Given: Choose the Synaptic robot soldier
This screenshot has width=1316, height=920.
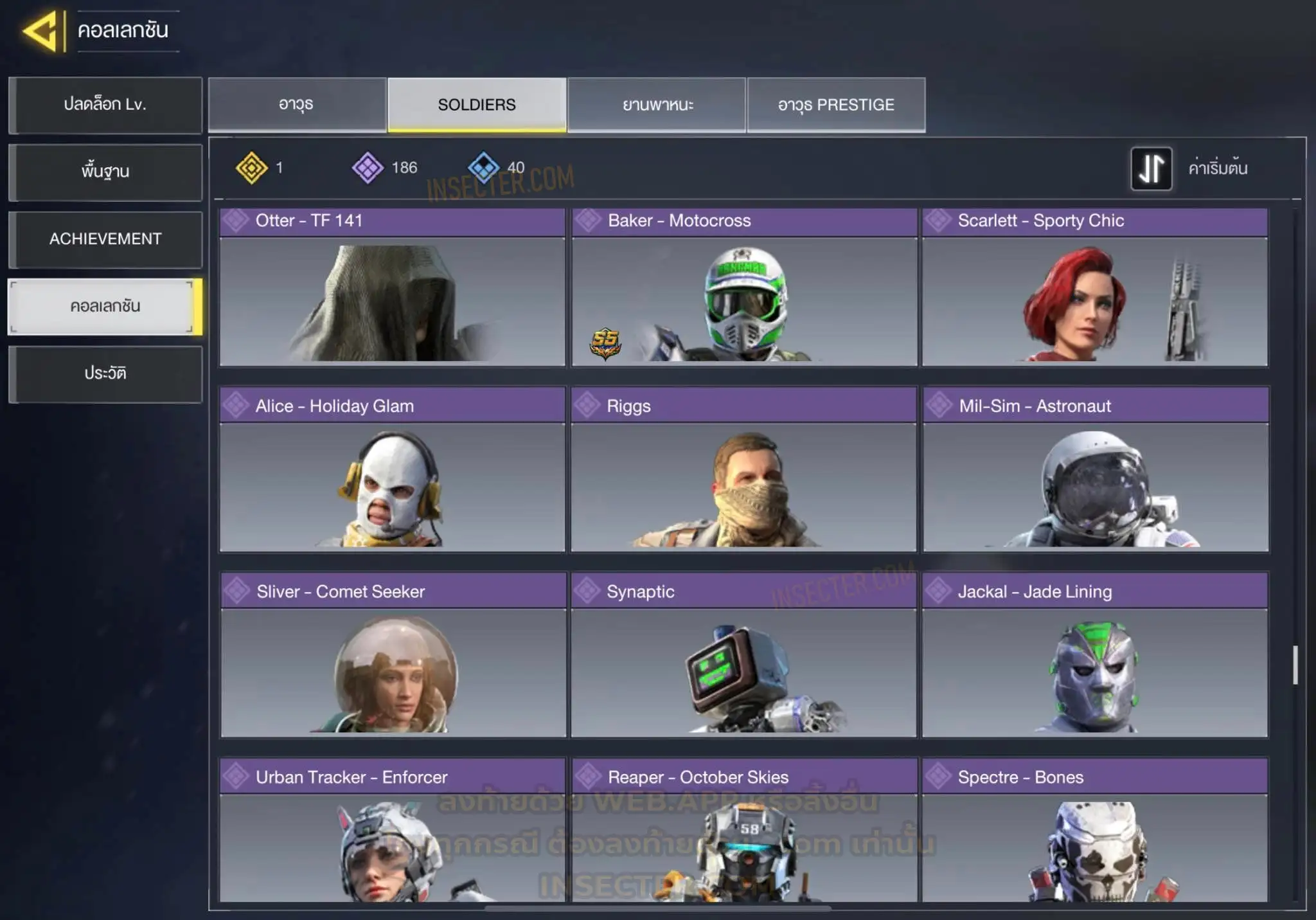Looking at the screenshot, I should [743, 655].
